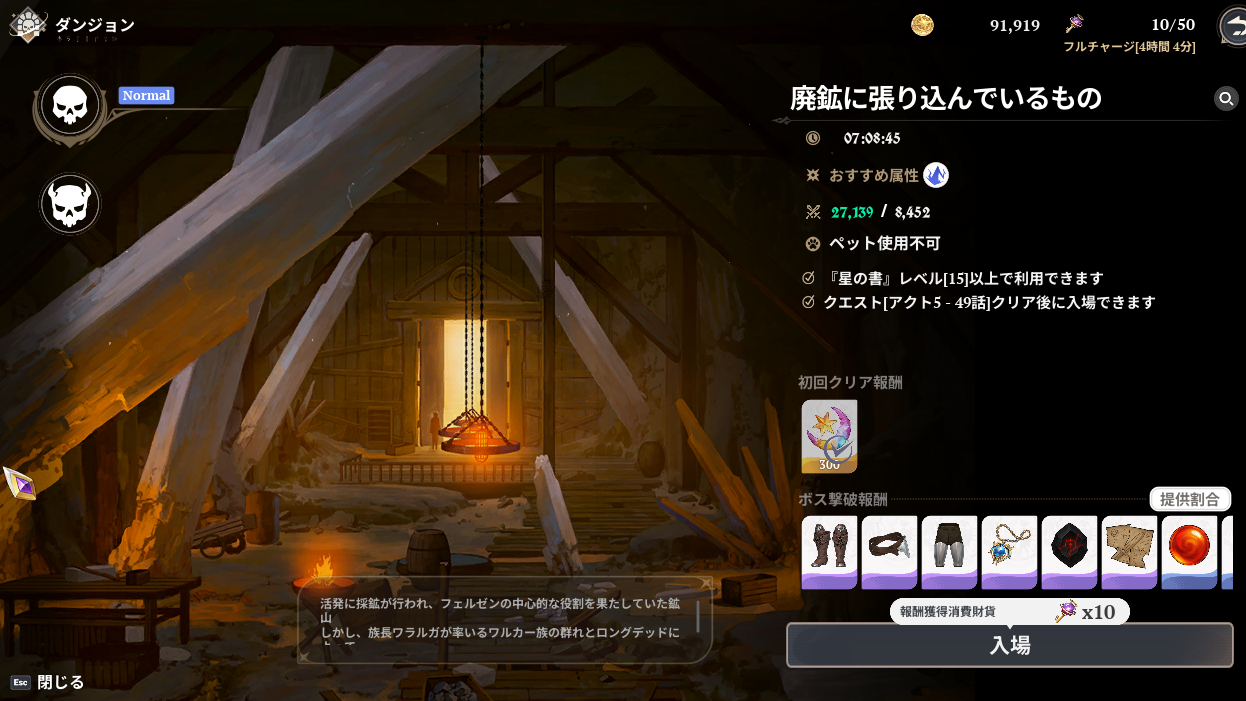
Task: Click the gold coin currency icon
Action: (922, 25)
